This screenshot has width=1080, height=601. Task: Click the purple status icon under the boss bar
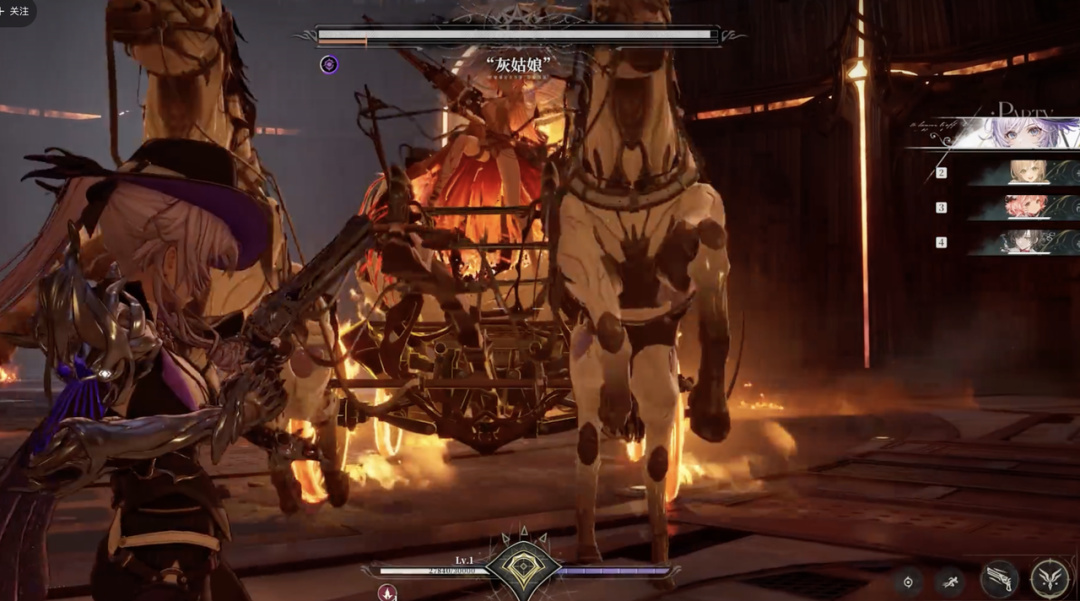click(329, 65)
